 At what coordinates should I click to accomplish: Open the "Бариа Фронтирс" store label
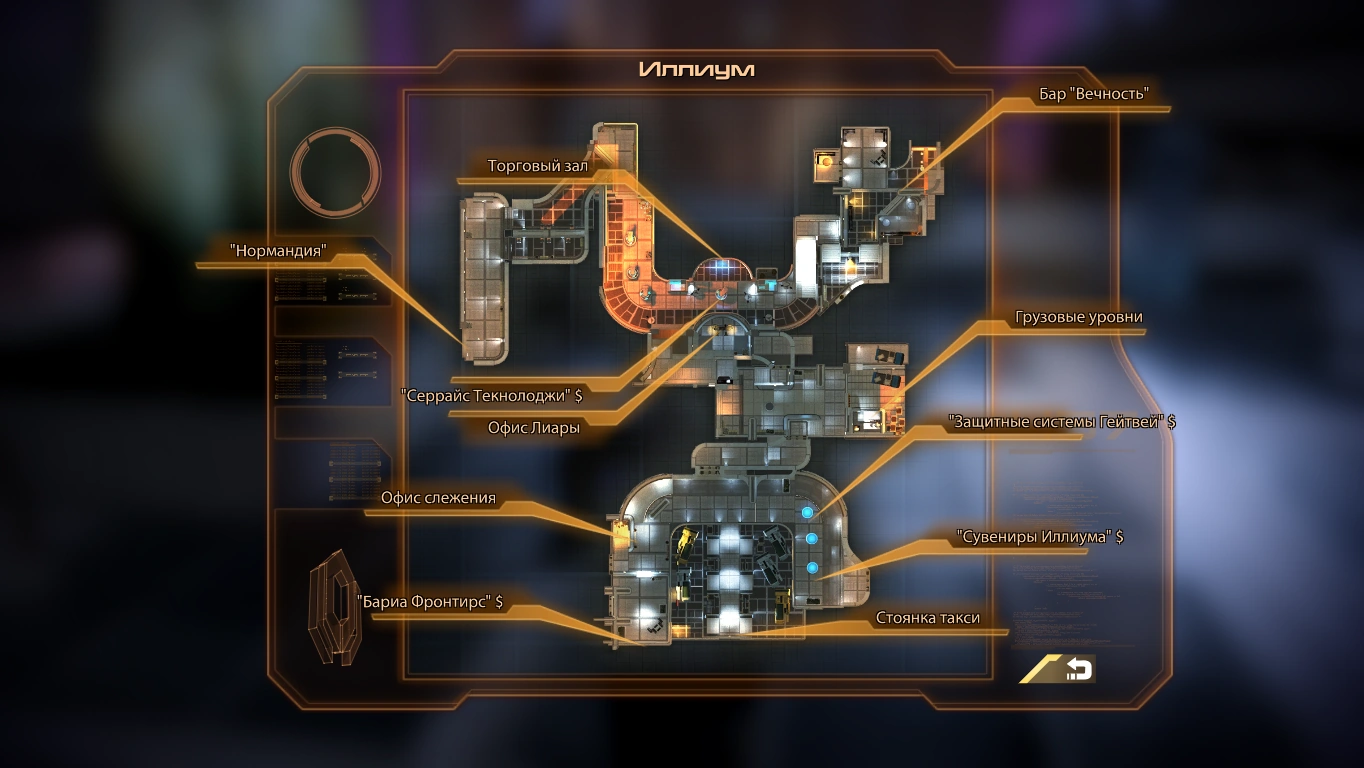[432, 603]
